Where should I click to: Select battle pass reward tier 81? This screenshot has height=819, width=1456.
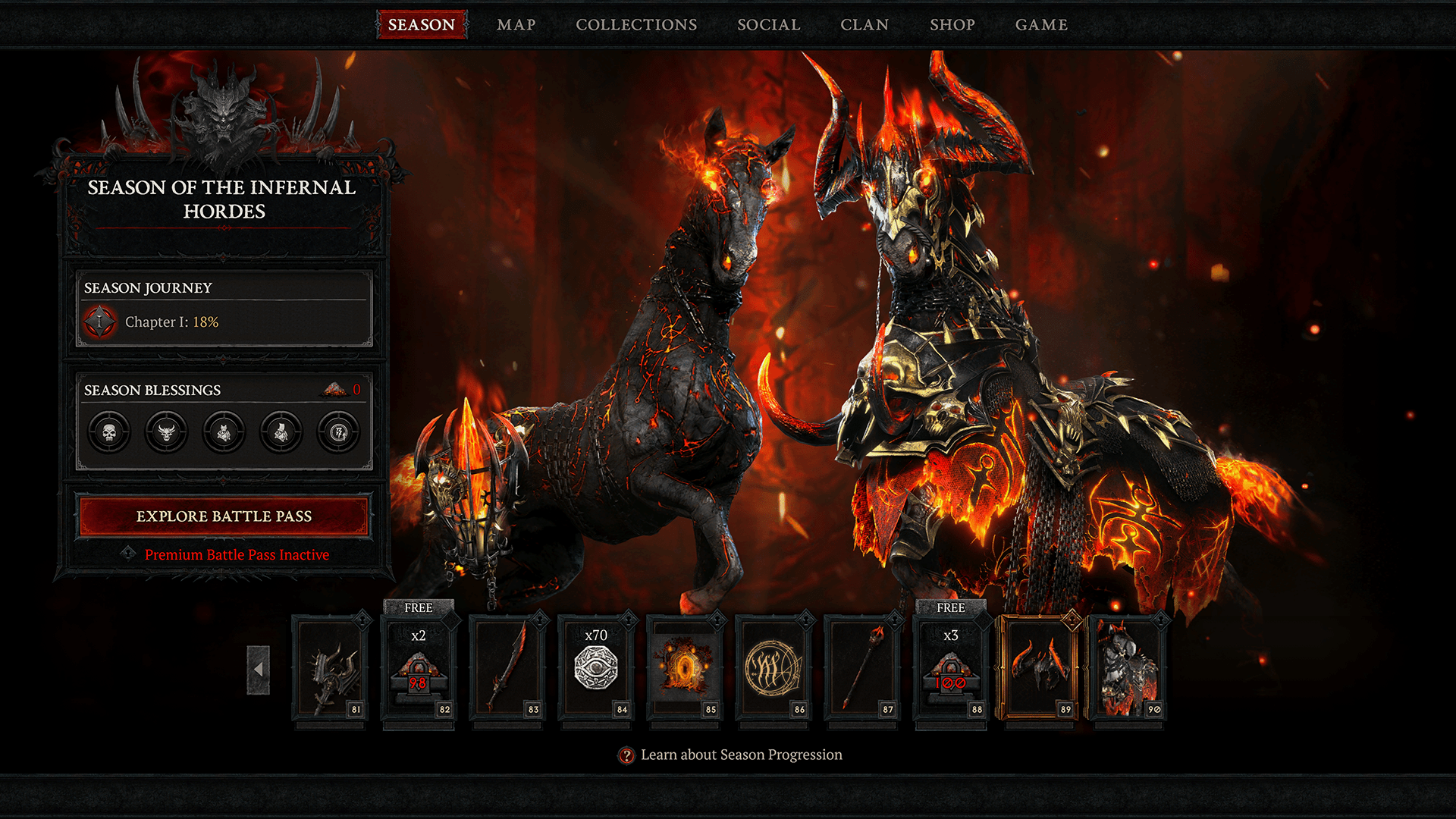tap(330, 669)
